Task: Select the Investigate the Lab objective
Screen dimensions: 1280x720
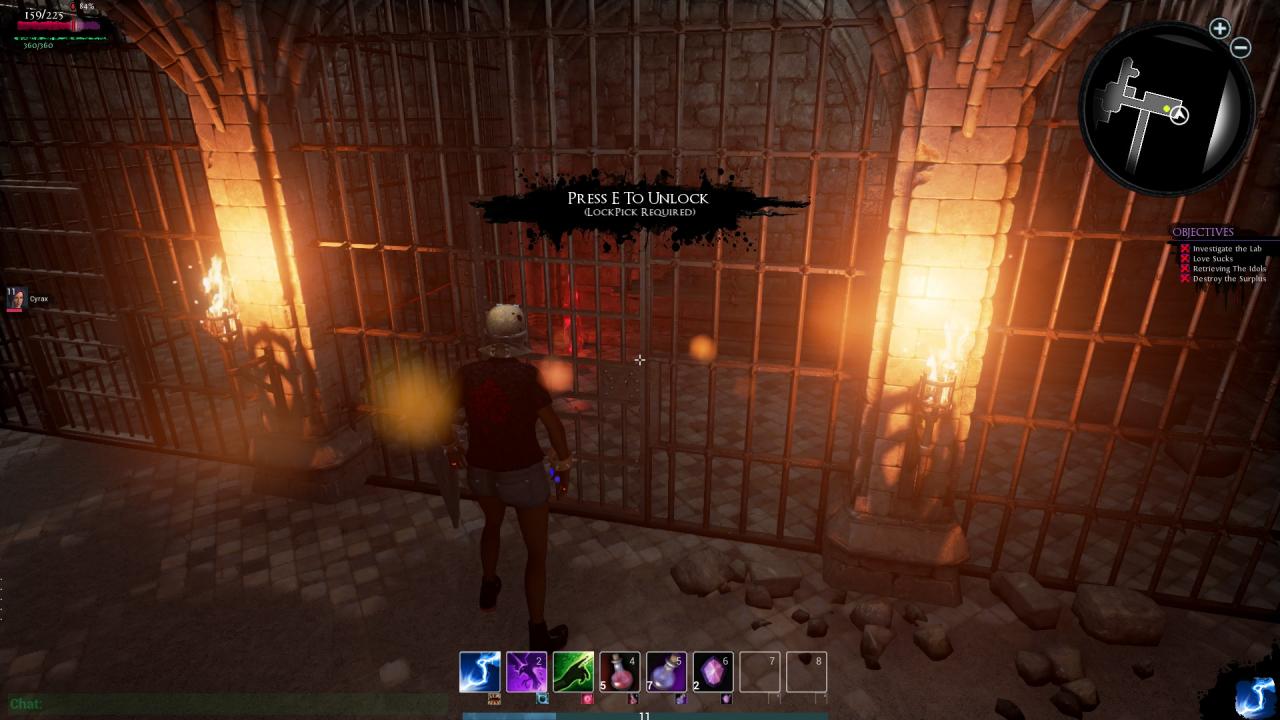Action: pos(1227,249)
